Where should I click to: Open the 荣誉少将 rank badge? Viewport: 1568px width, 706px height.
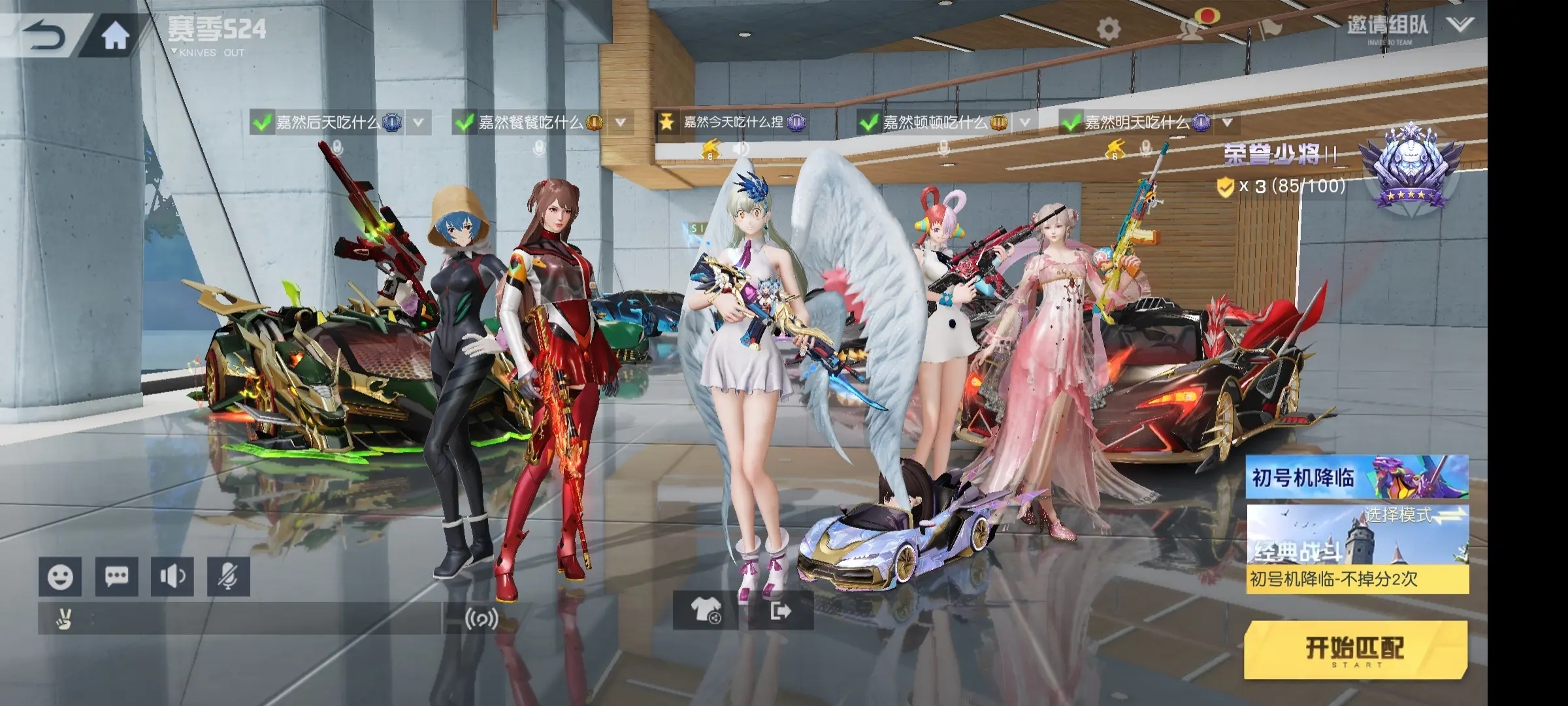point(1410,167)
